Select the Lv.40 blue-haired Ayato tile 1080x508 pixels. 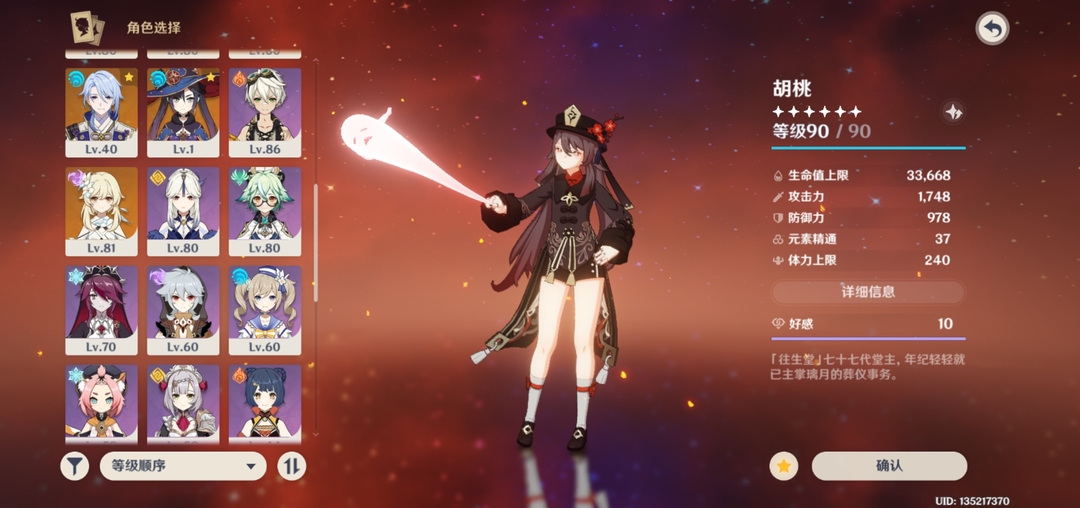pos(101,111)
